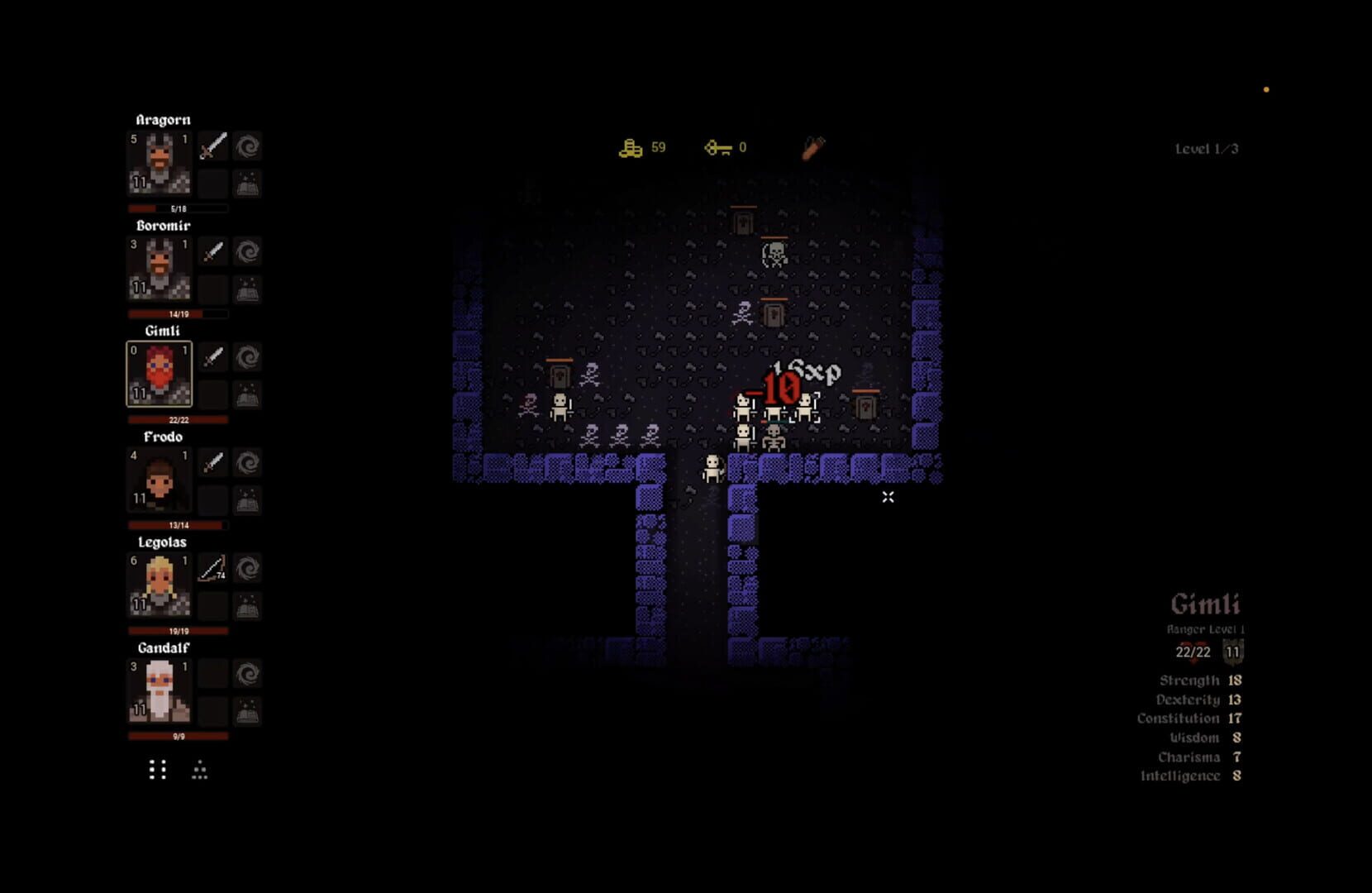Toggle the triangle formation icon below the party
Viewport: 1372px width, 893px height.
(198, 771)
